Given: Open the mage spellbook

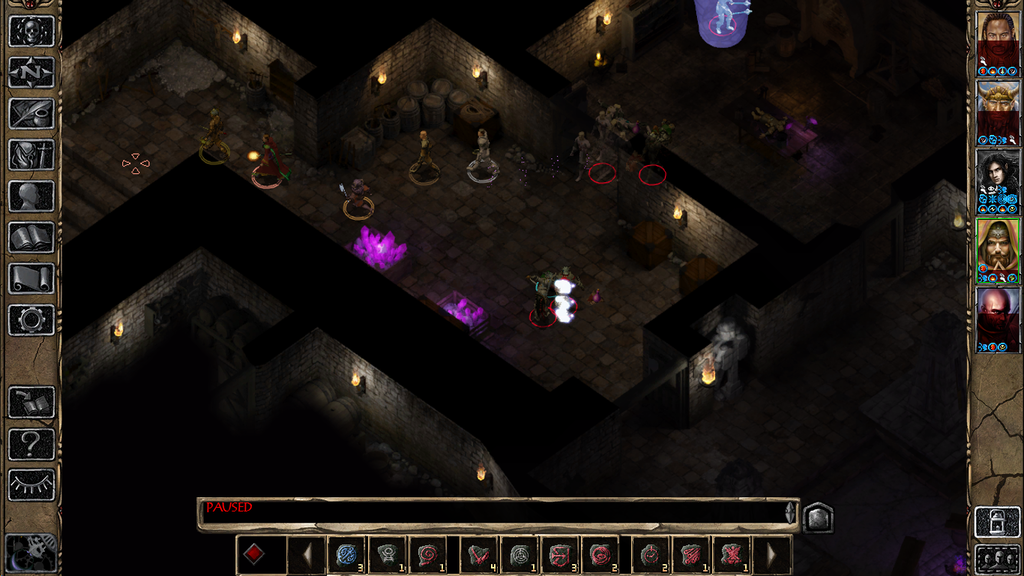Looking at the screenshot, I should click(31, 237).
